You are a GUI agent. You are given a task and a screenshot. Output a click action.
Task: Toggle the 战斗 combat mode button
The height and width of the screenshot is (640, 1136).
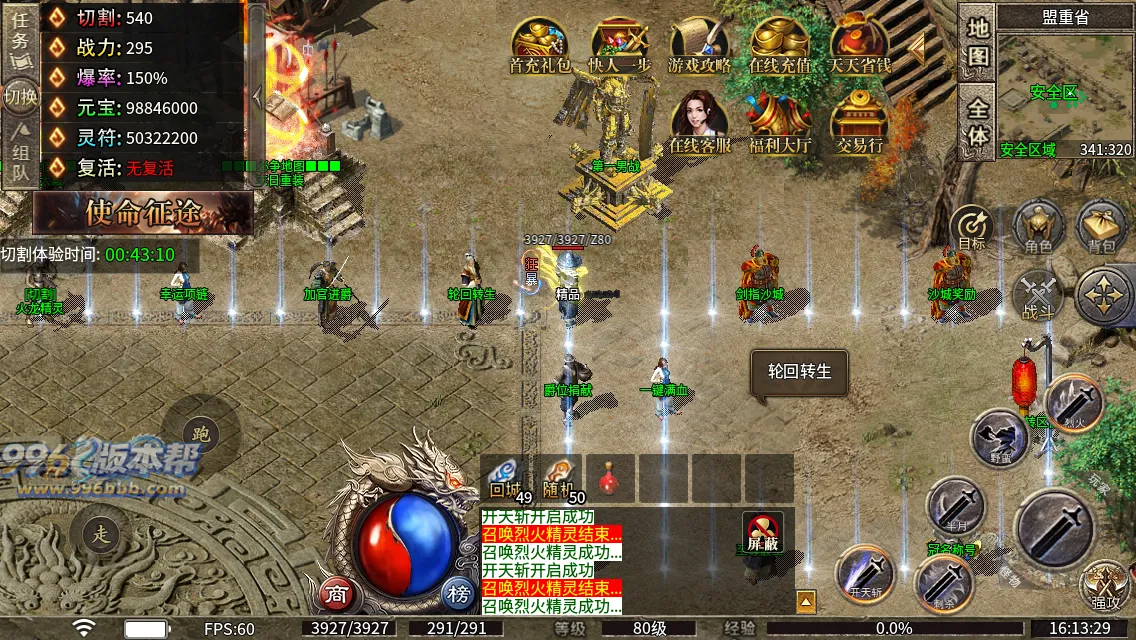[x=1037, y=296]
